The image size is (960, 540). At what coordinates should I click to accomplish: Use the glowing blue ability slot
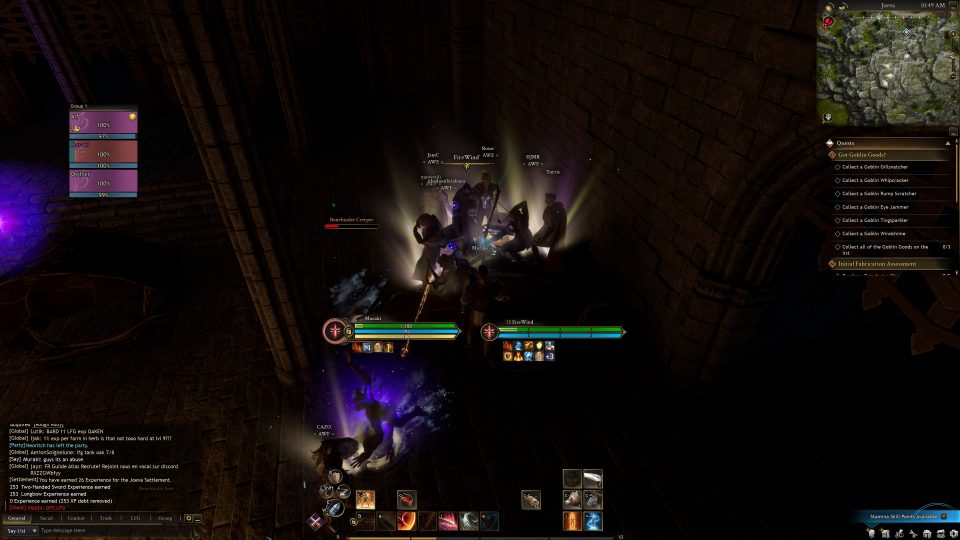click(593, 521)
